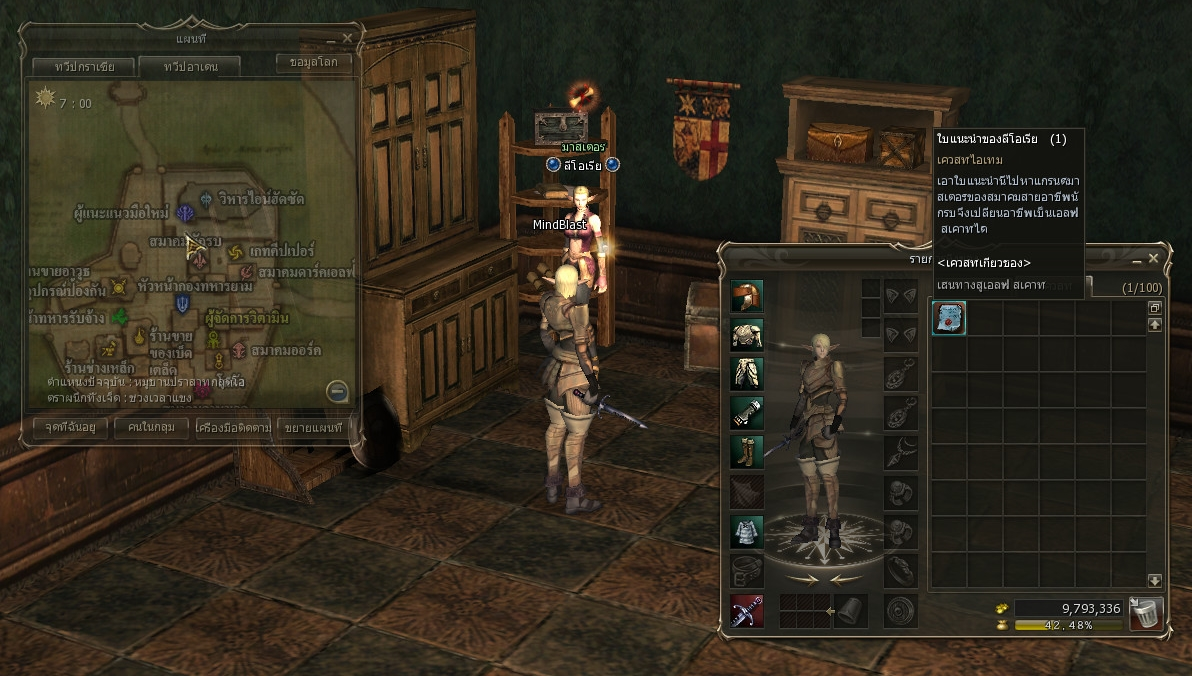
Task: Open the ข้อมูลโลก world info button
Action: click(x=313, y=63)
